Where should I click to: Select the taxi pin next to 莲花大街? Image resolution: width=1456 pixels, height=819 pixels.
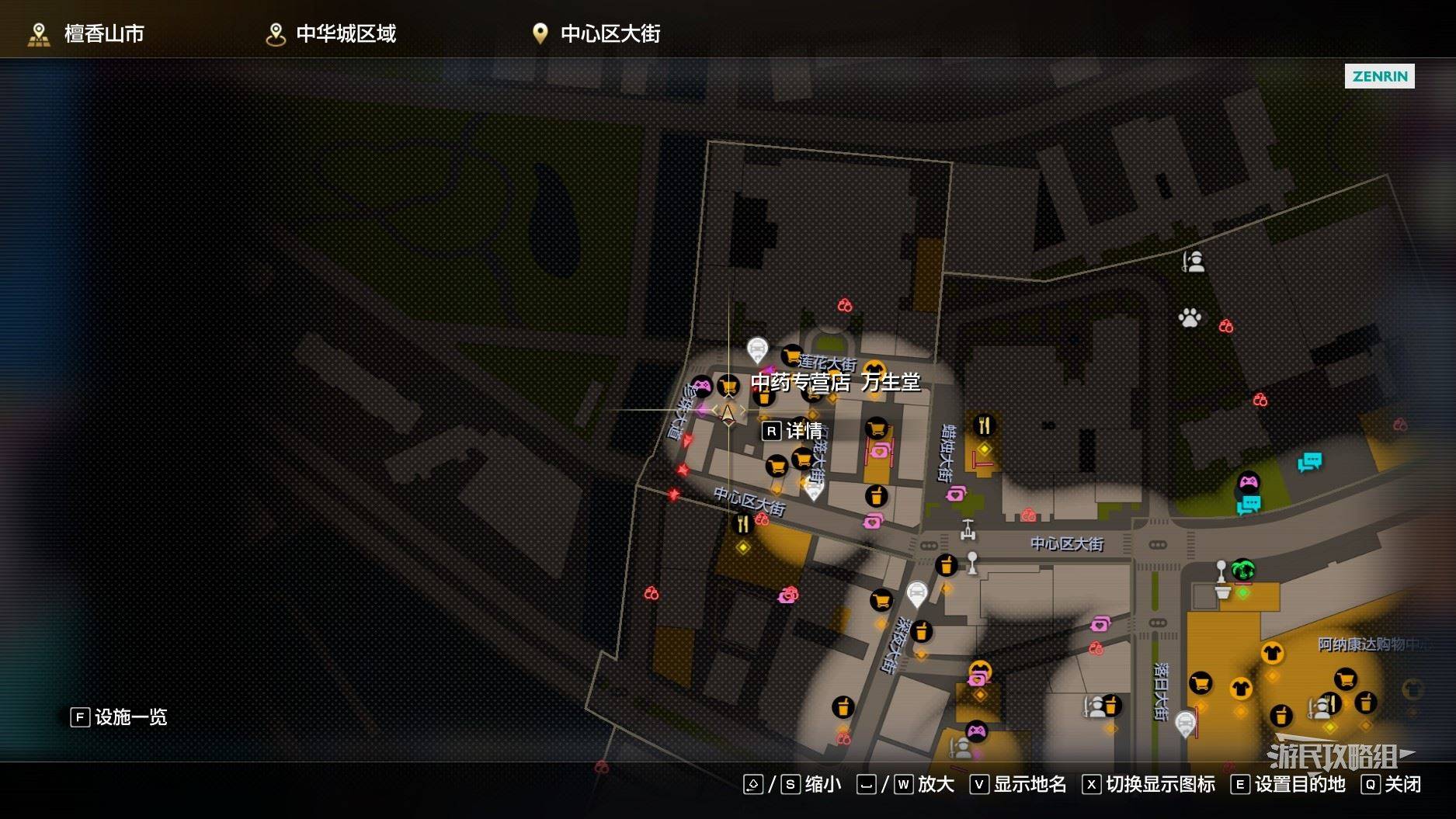click(x=757, y=349)
